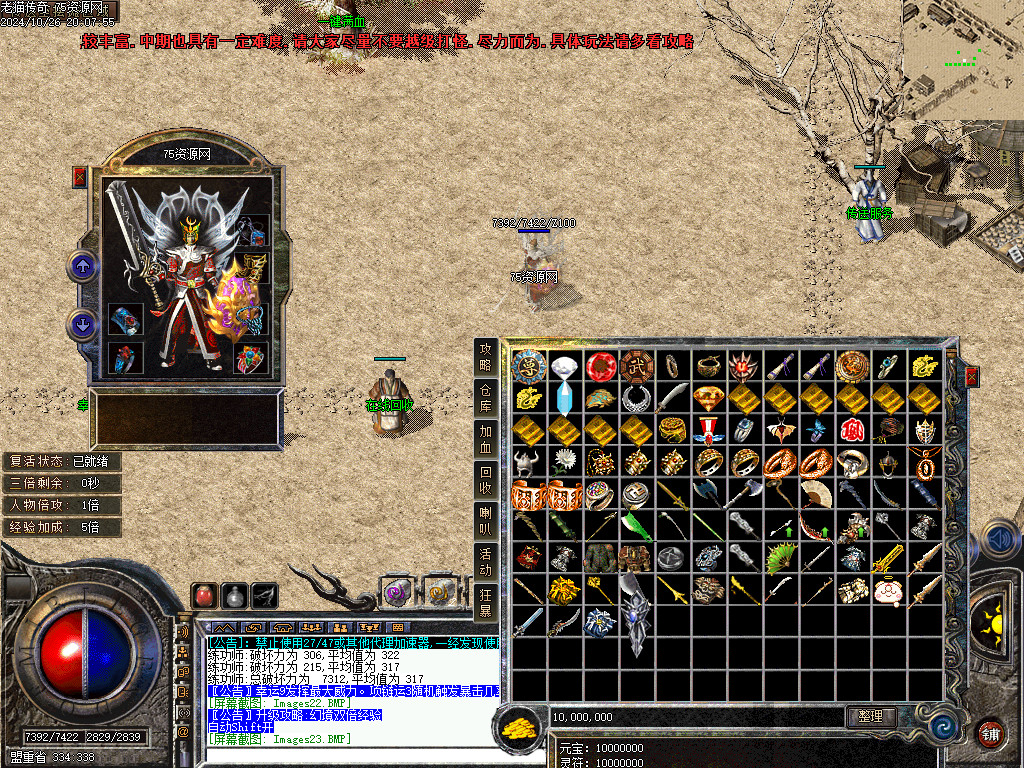This screenshot has width=1024, height=768.
Task: Open the 铺 shop button
Action: pos(990,732)
